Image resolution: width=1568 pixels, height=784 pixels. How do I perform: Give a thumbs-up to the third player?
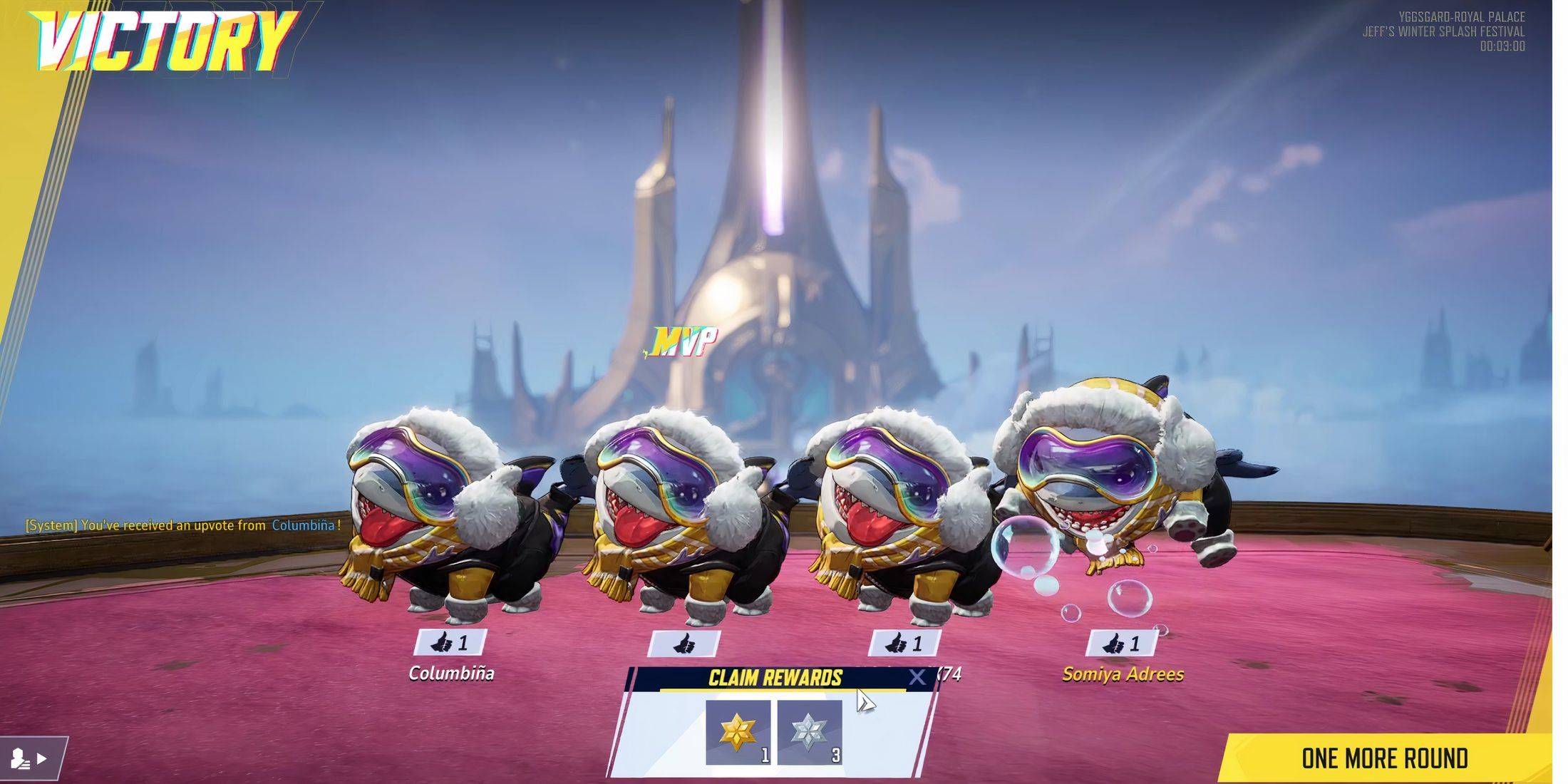(x=904, y=644)
